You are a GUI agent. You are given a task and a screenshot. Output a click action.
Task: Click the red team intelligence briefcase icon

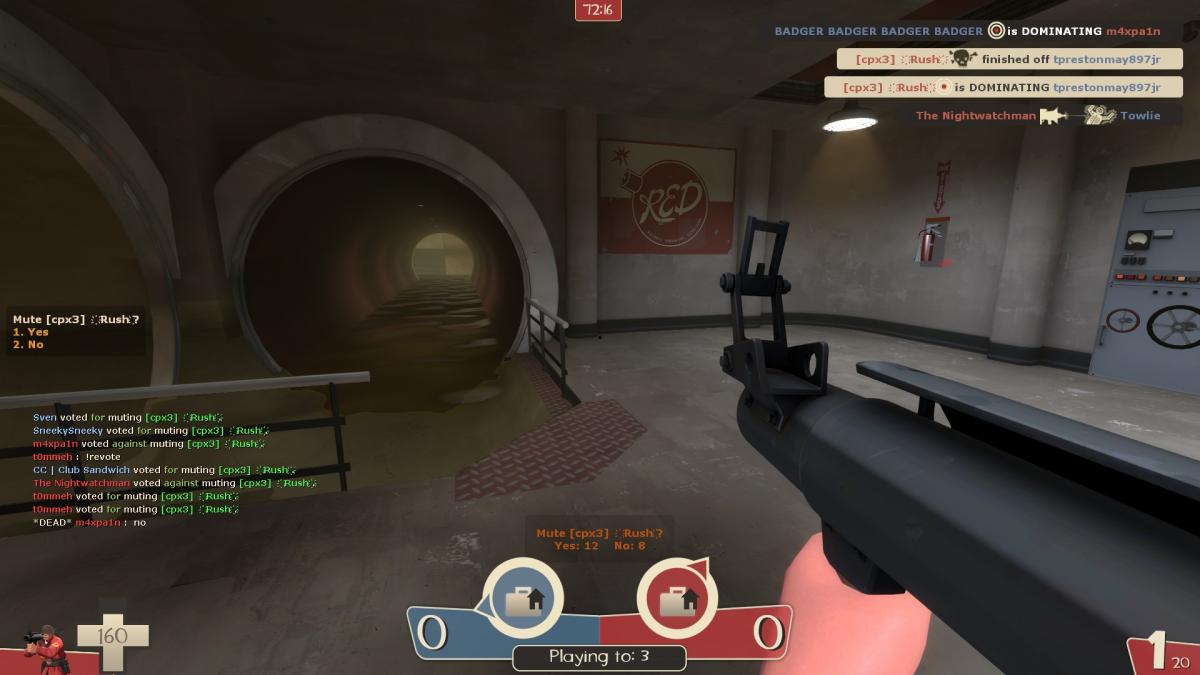[x=677, y=600]
